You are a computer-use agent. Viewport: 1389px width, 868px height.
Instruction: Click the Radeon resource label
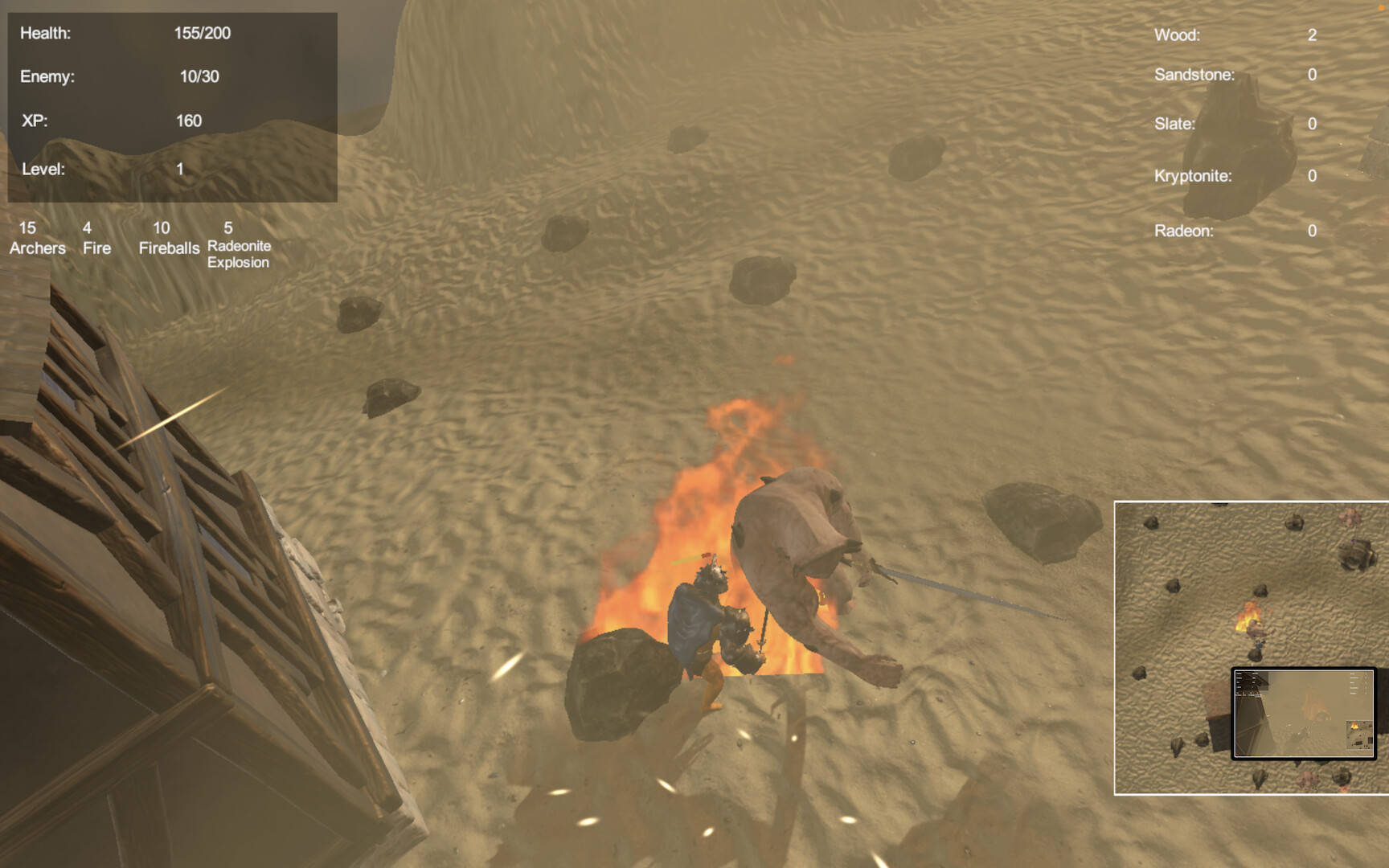1186,230
